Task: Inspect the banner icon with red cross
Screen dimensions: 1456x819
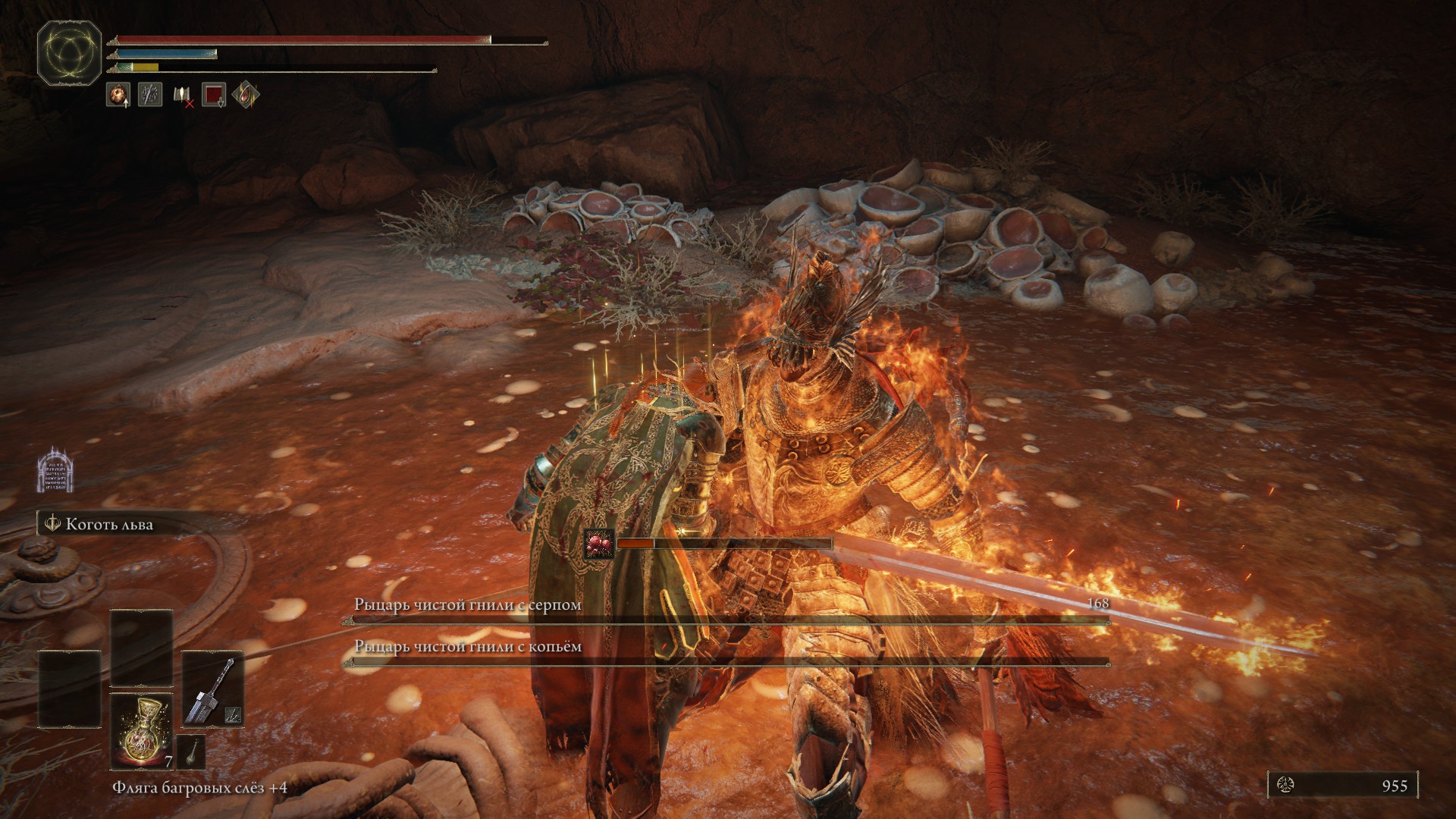Action: pyautogui.click(x=183, y=95)
